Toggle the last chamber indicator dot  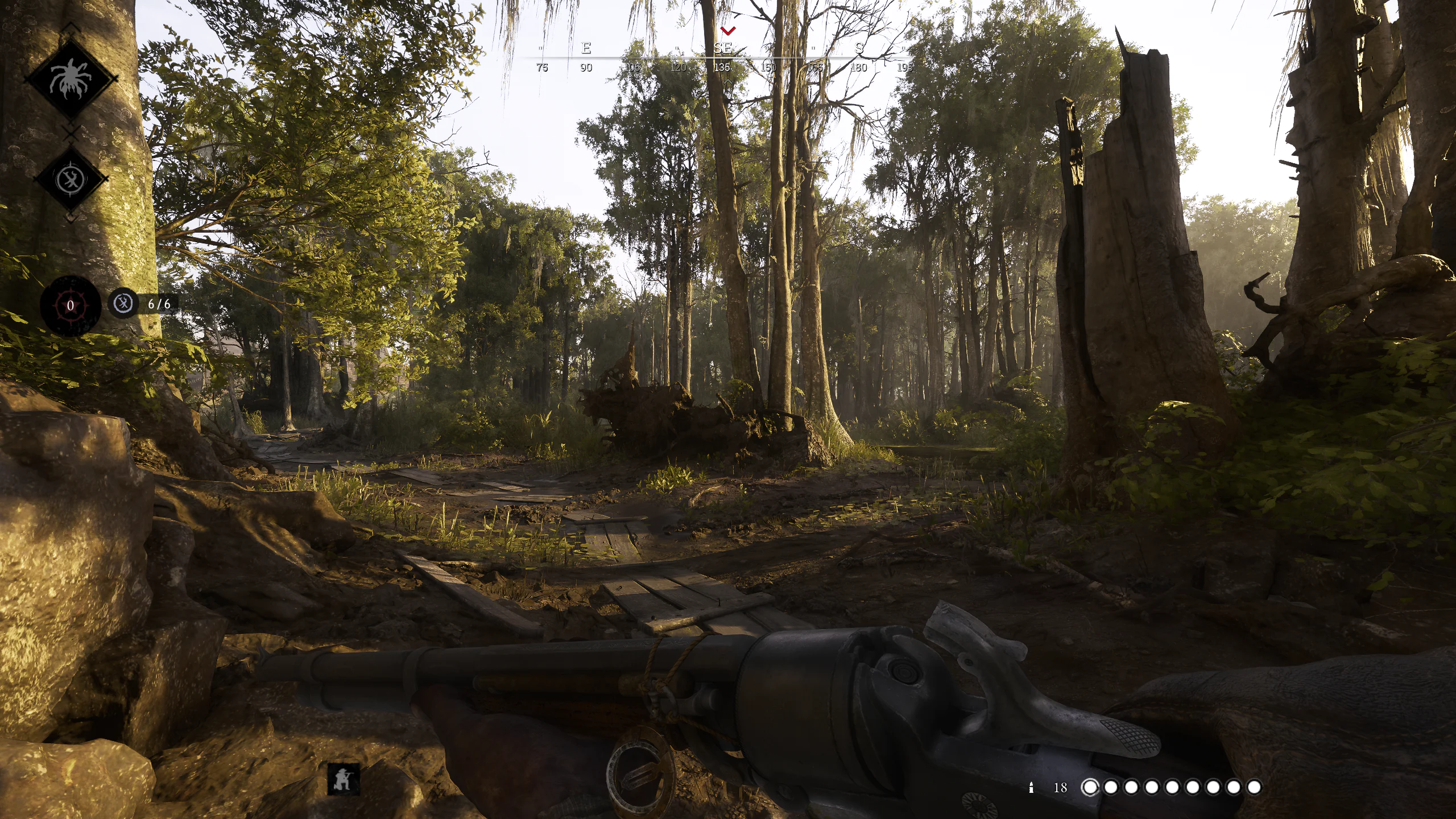1254,787
